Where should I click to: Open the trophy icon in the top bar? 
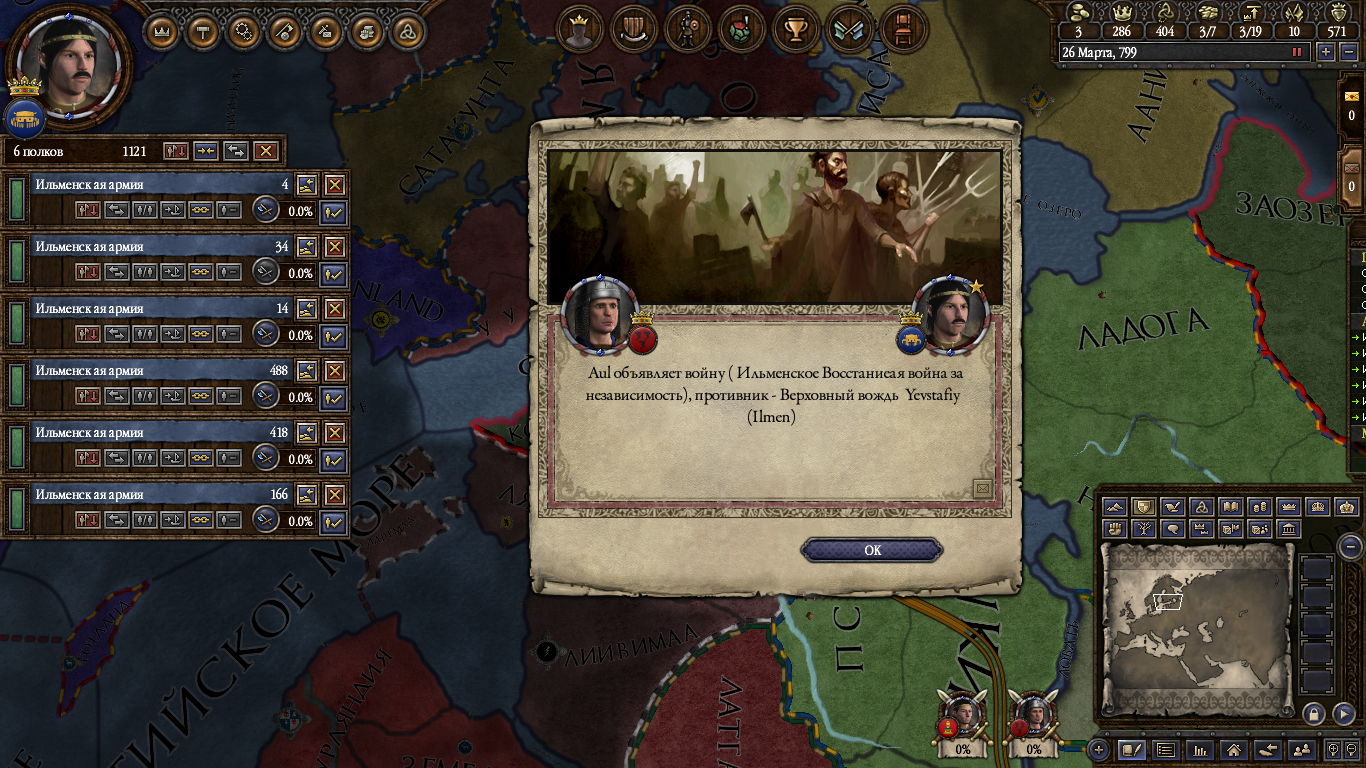796,30
